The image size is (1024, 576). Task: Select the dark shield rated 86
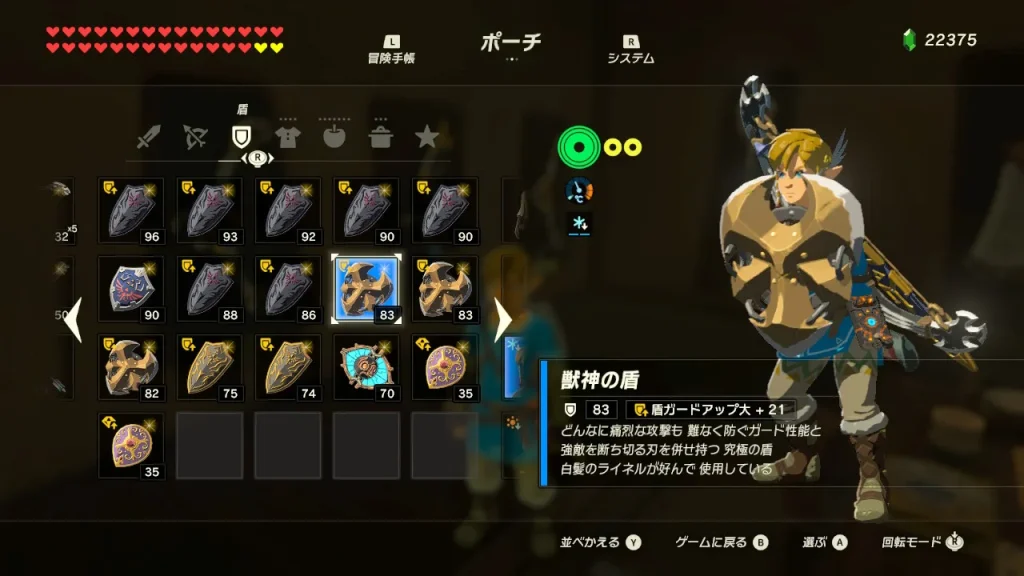tap(288, 289)
